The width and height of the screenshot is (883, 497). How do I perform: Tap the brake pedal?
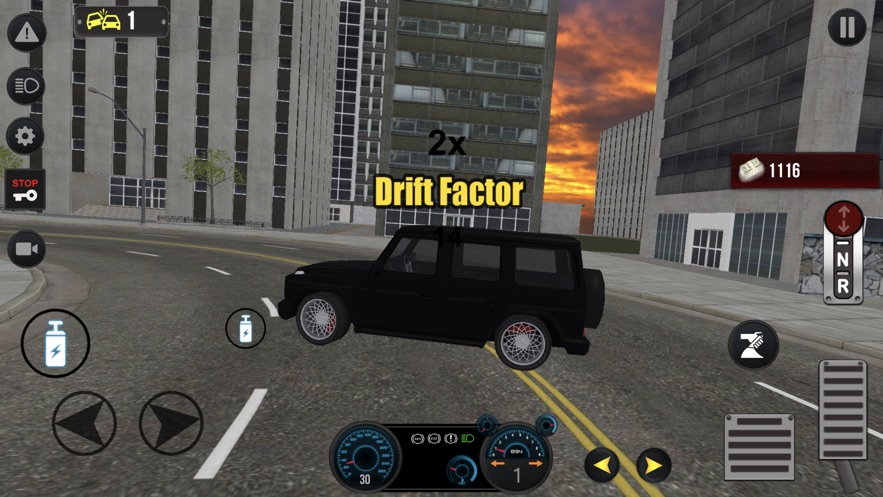pos(759,446)
